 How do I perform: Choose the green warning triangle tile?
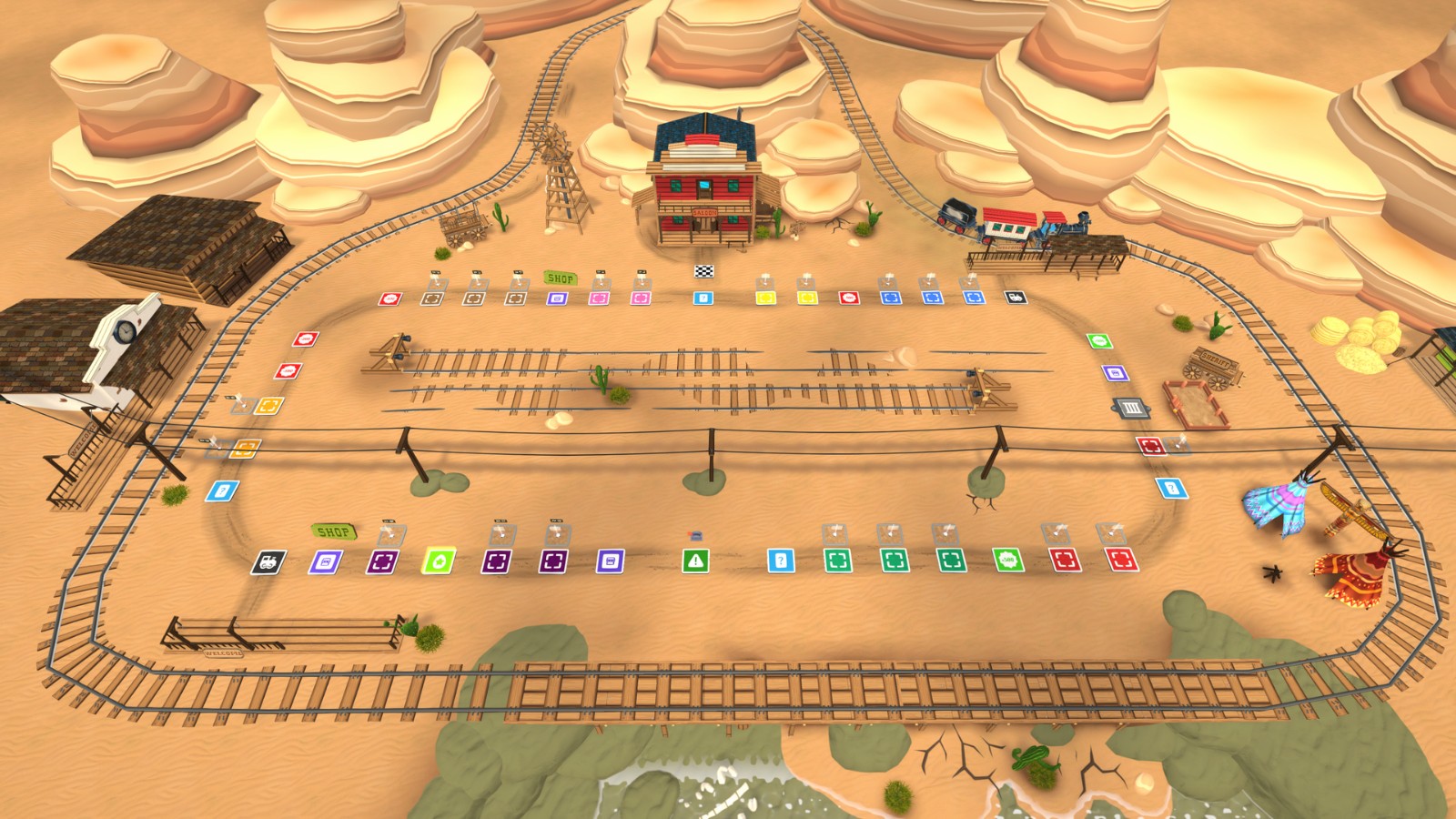(x=695, y=561)
